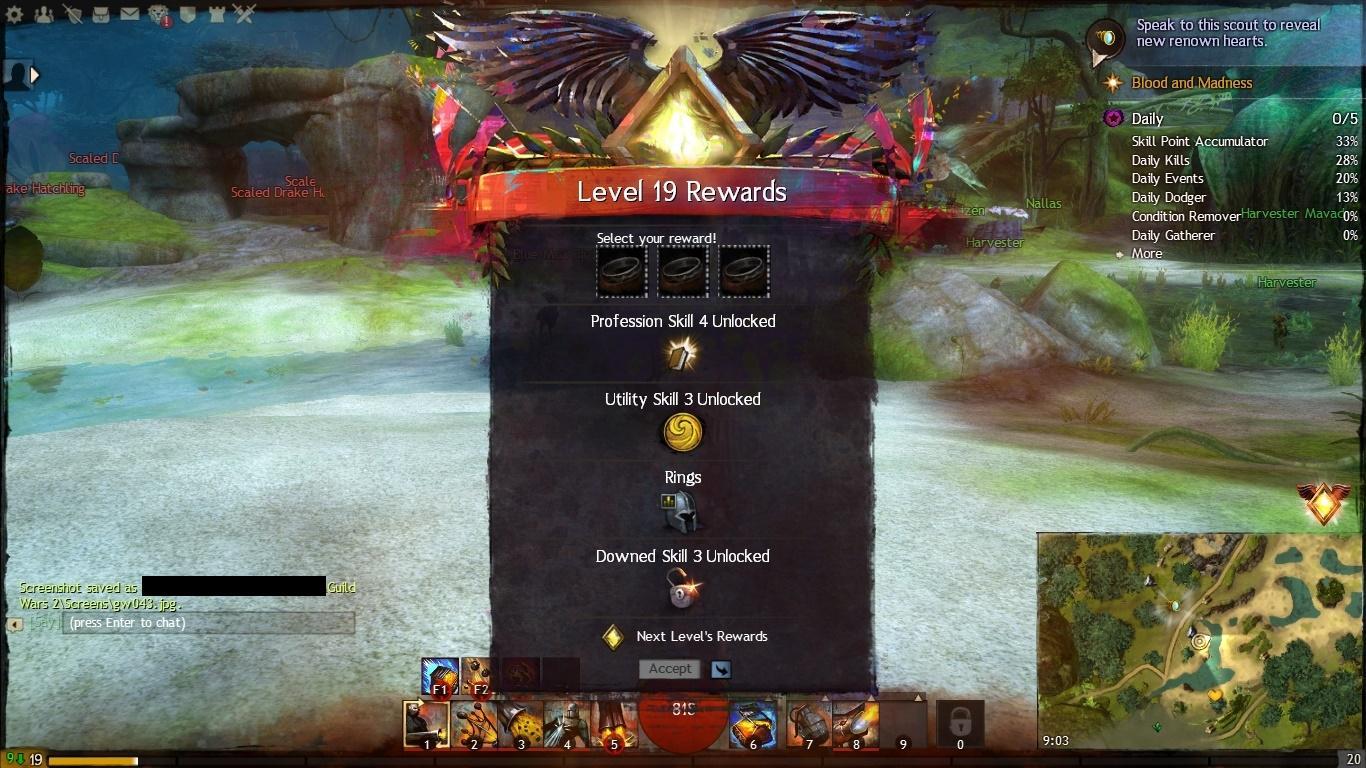Open the contacts and LFG panel

44,14
